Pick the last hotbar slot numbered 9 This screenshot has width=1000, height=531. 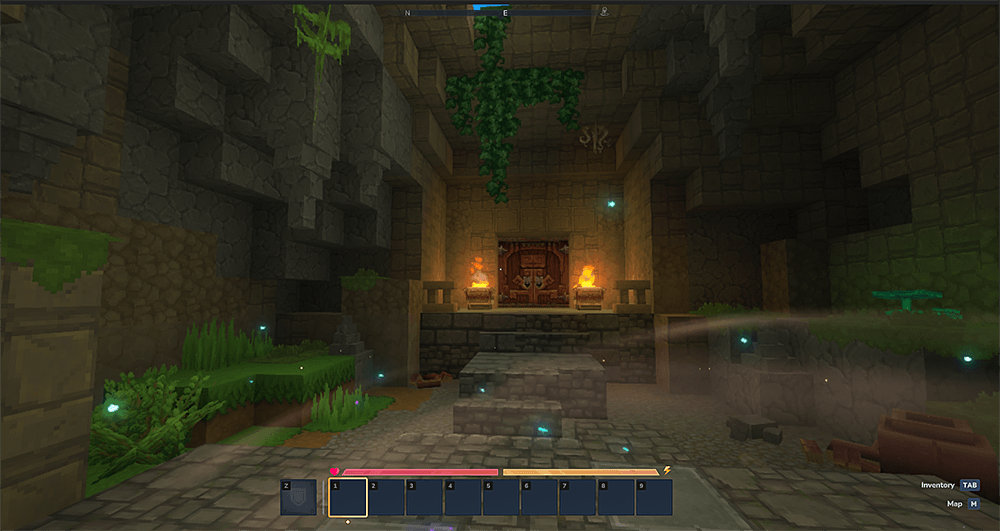point(654,497)
